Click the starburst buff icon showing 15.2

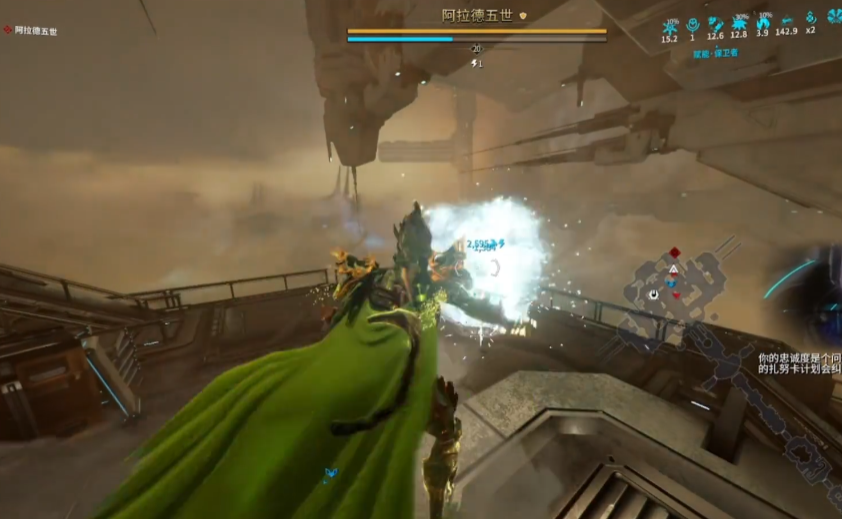point(669,23)
